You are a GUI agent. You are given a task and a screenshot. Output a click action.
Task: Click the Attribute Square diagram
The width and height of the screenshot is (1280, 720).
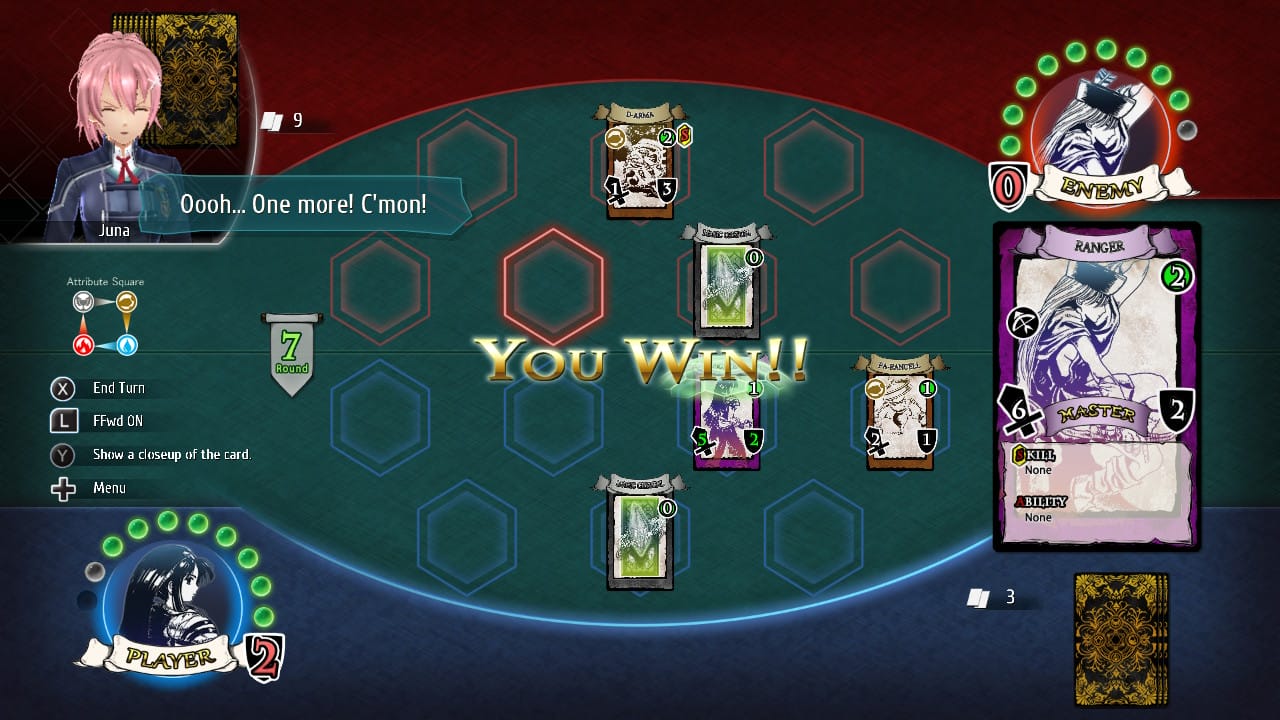pos(104,323)
